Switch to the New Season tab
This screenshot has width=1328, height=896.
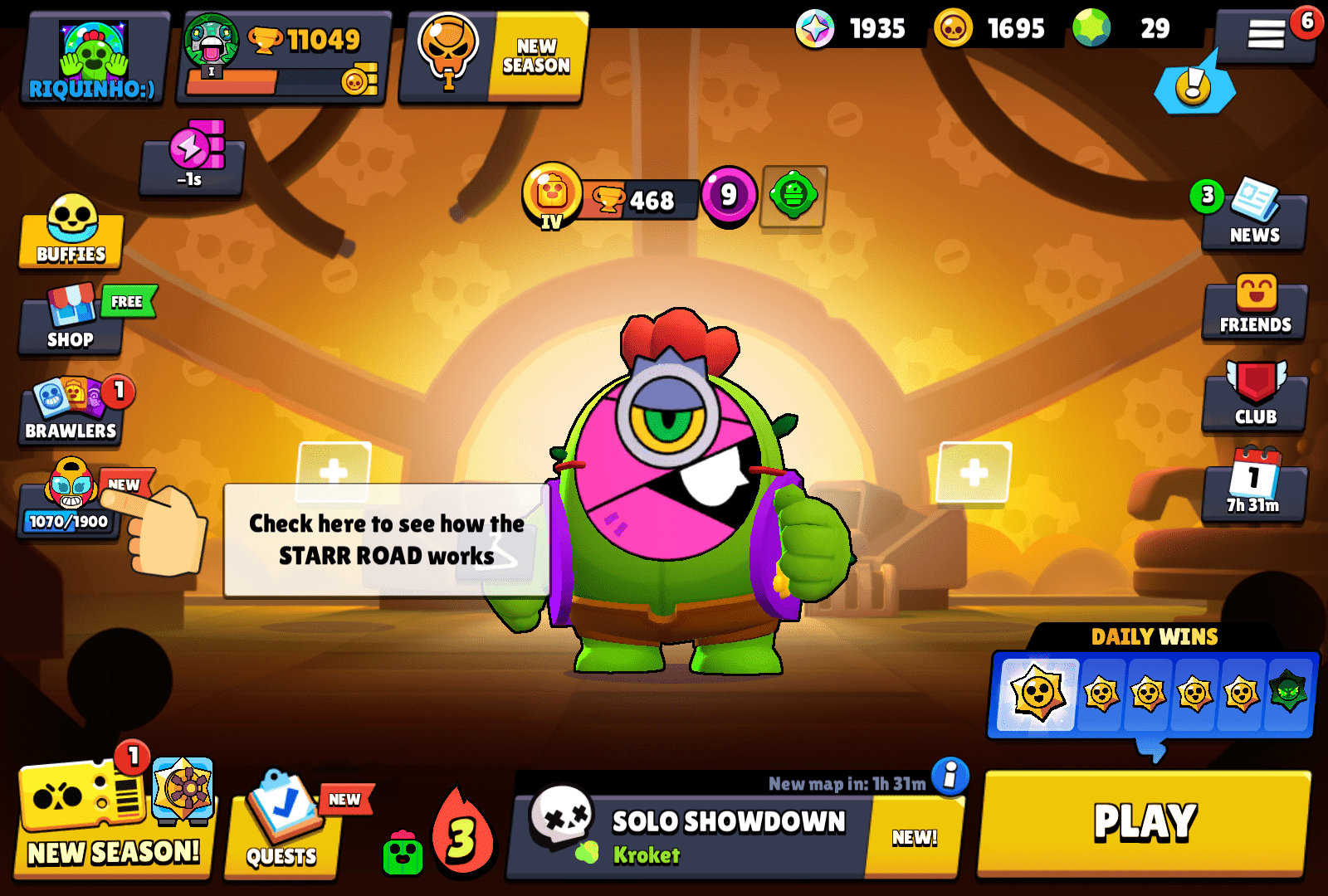(x=490, y=58)
